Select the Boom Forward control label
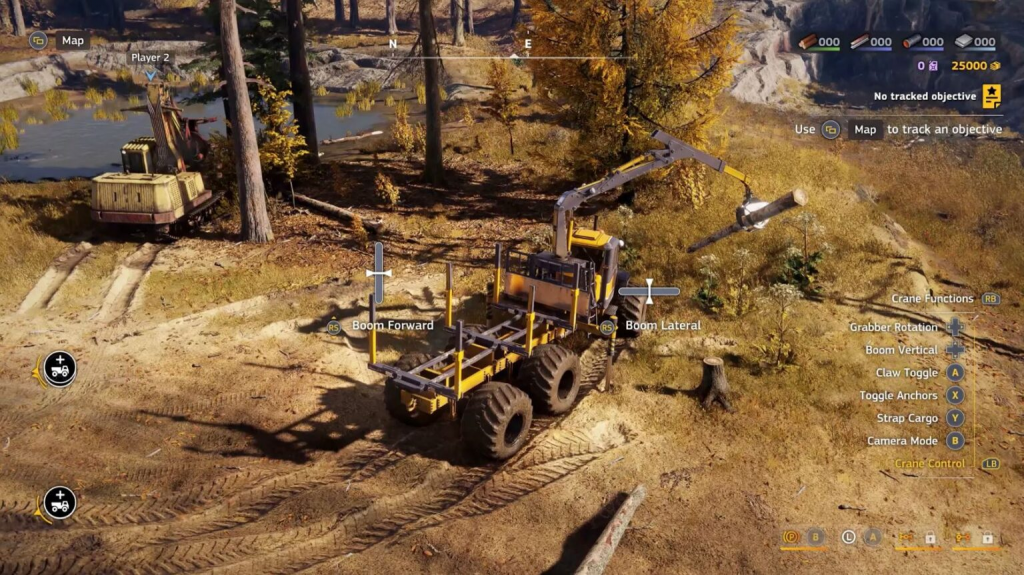 (x=392, y=326)
